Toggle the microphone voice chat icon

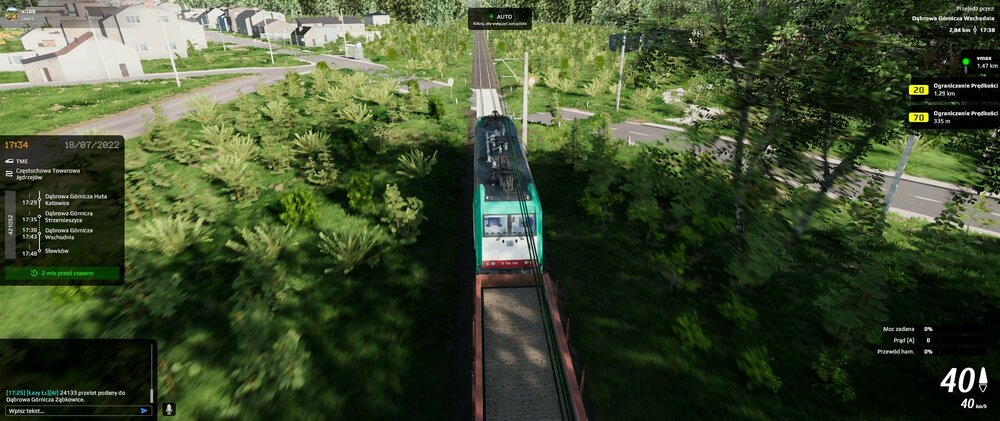168,409
